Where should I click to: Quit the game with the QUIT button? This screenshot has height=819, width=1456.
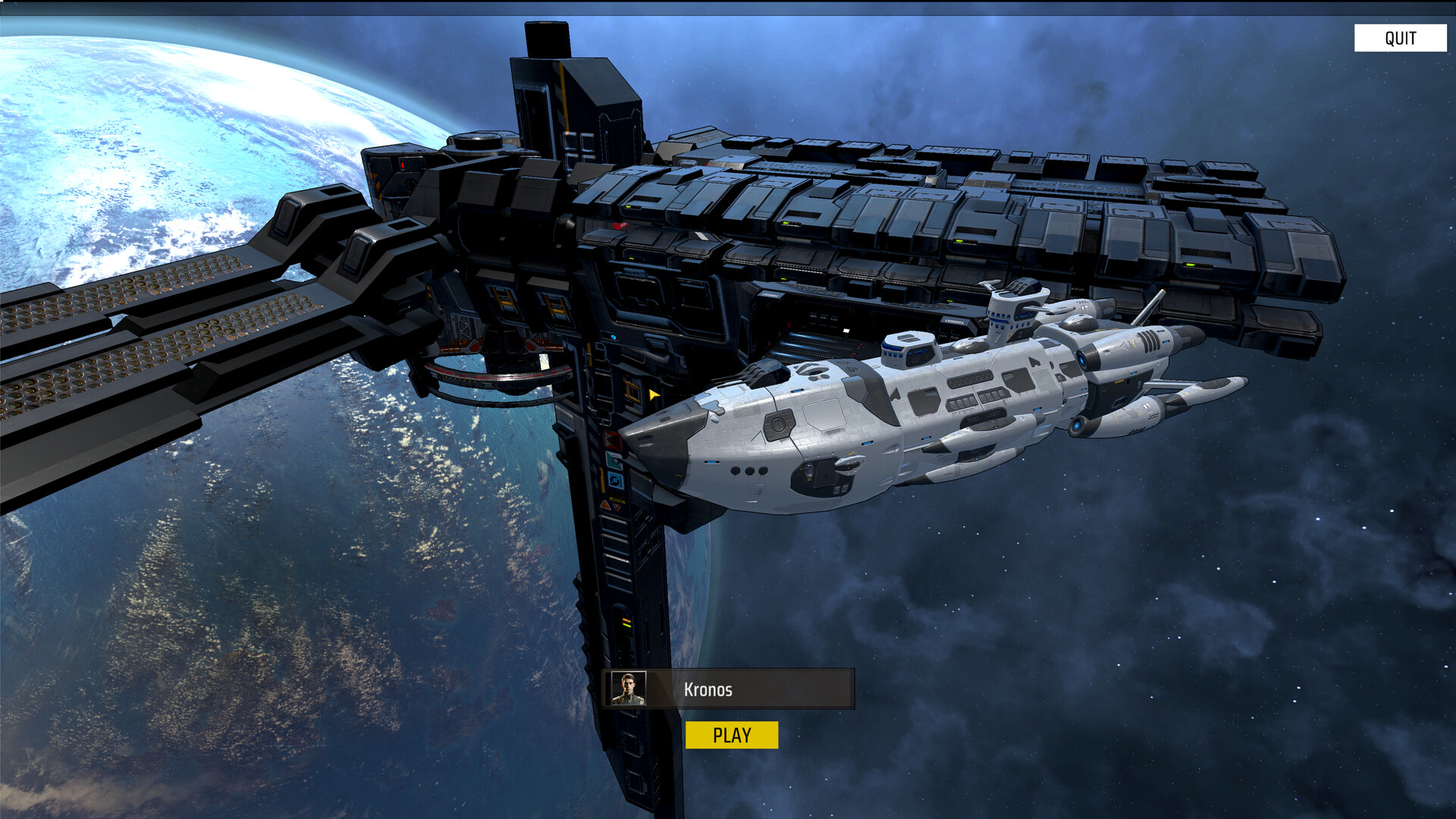pyautogui.click(x=1400, y=38)
